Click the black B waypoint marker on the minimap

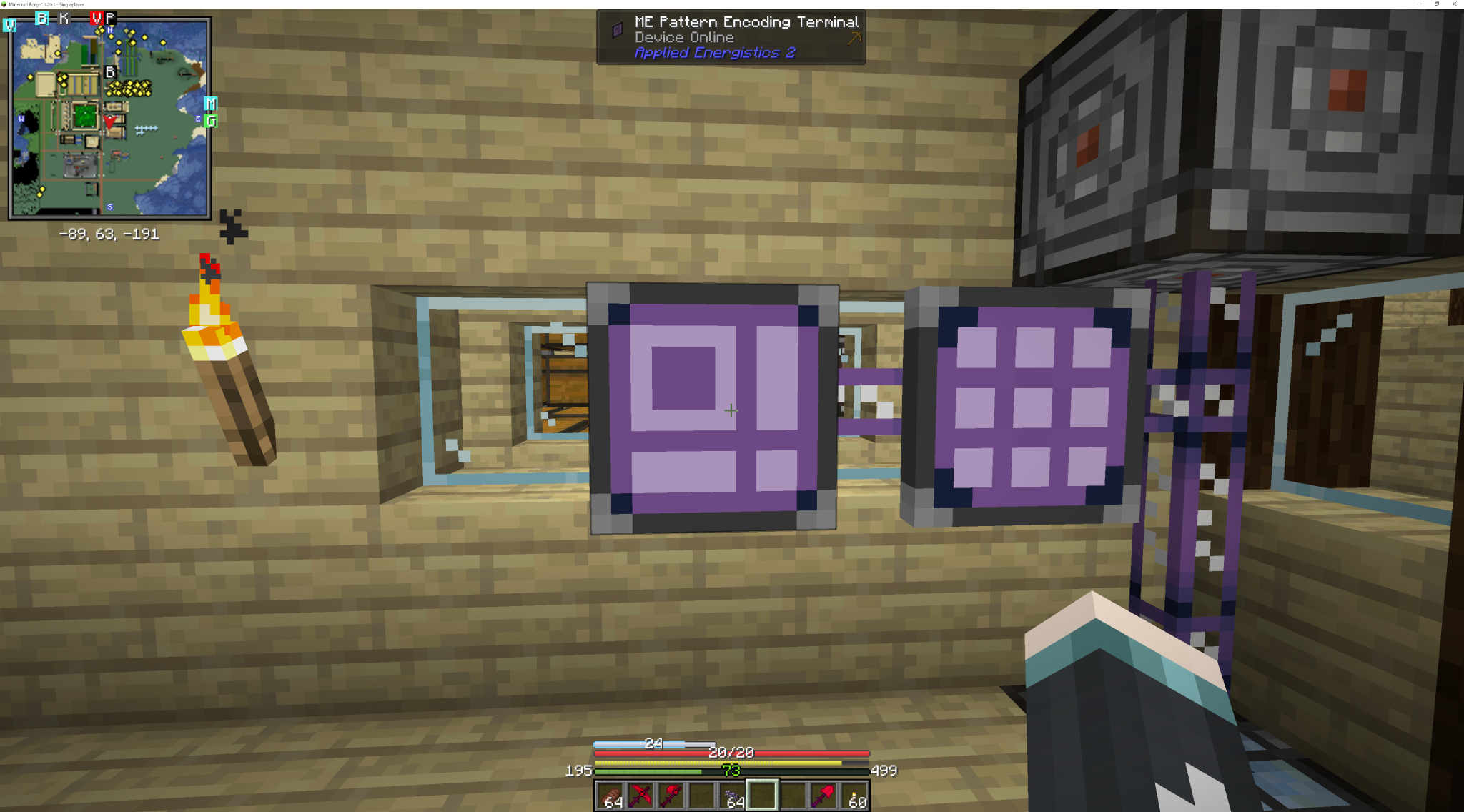pyautogui.click(x=110, y=71)
